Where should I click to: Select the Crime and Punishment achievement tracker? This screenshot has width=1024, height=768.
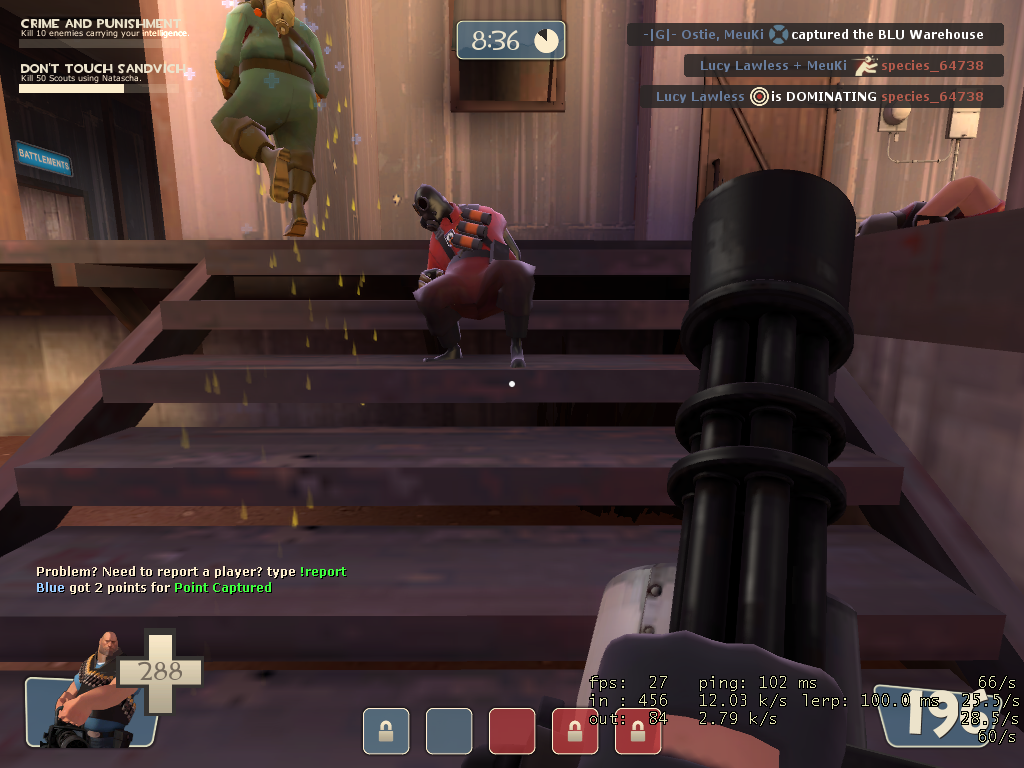point(100,29)
